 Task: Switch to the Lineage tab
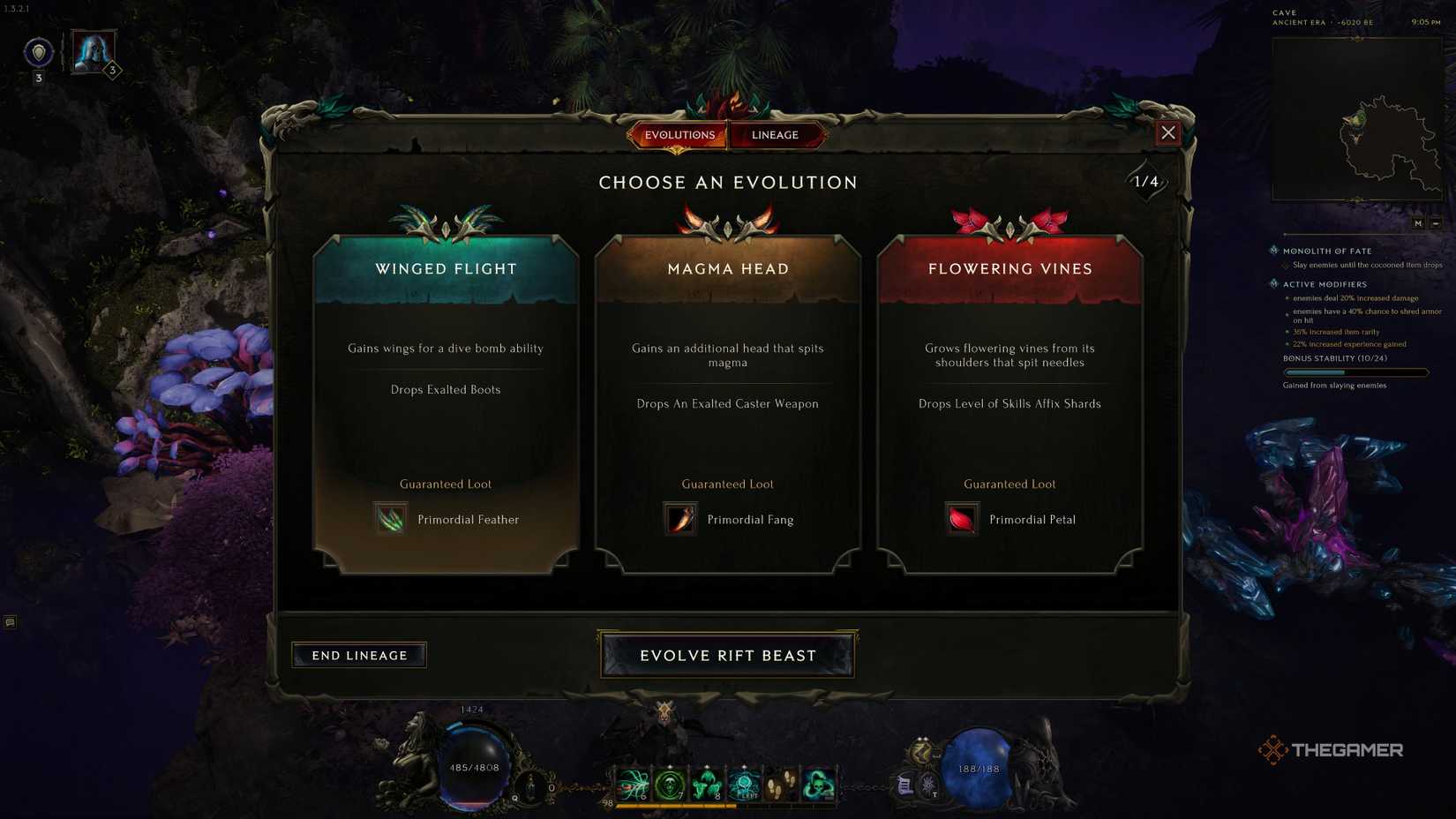[775, 134]
